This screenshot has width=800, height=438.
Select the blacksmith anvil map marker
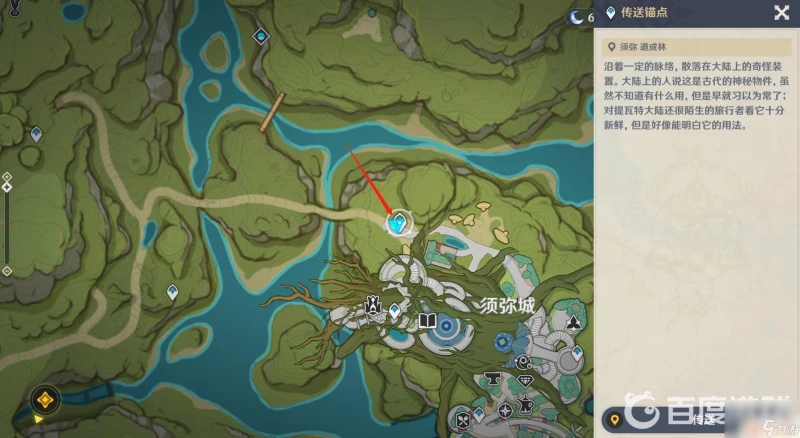point(492,379)
